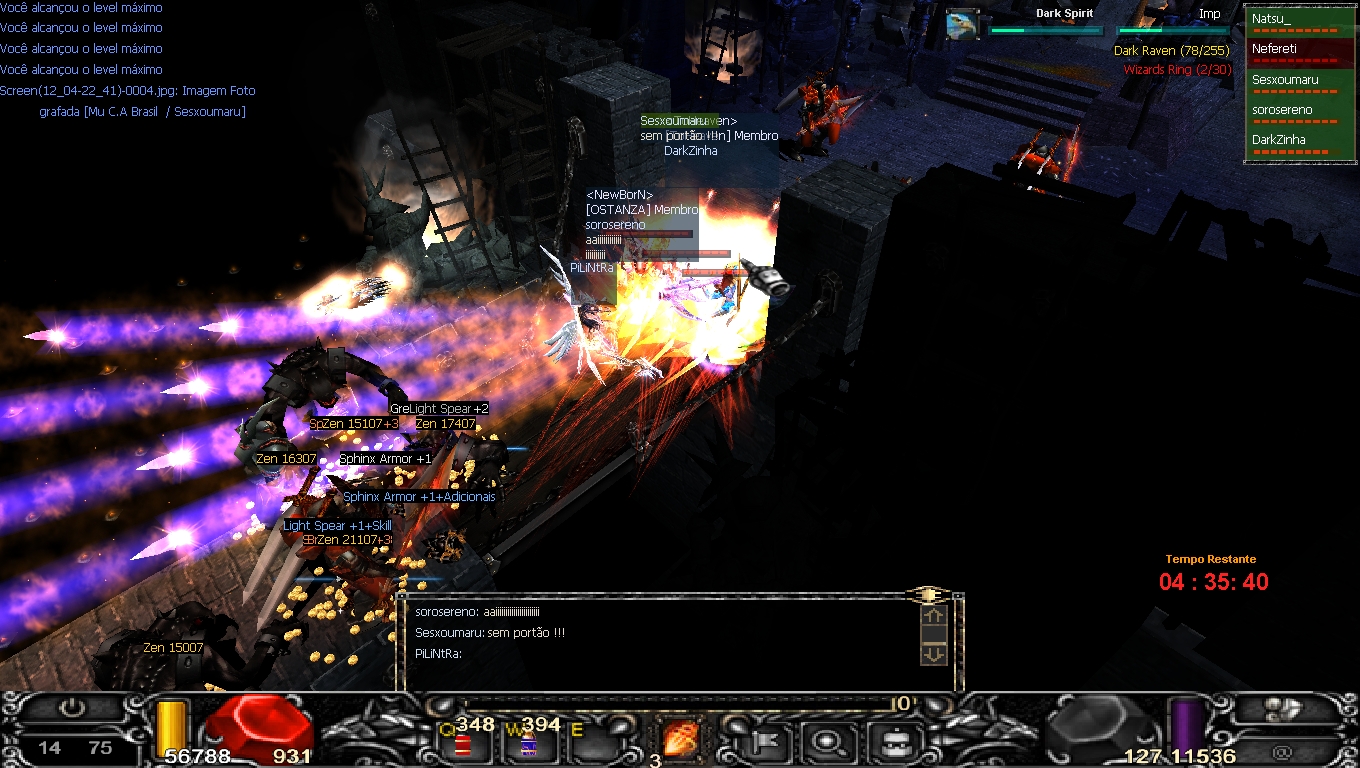Click the power button icon
This screenshot has height=768, width=1360.
72,708
